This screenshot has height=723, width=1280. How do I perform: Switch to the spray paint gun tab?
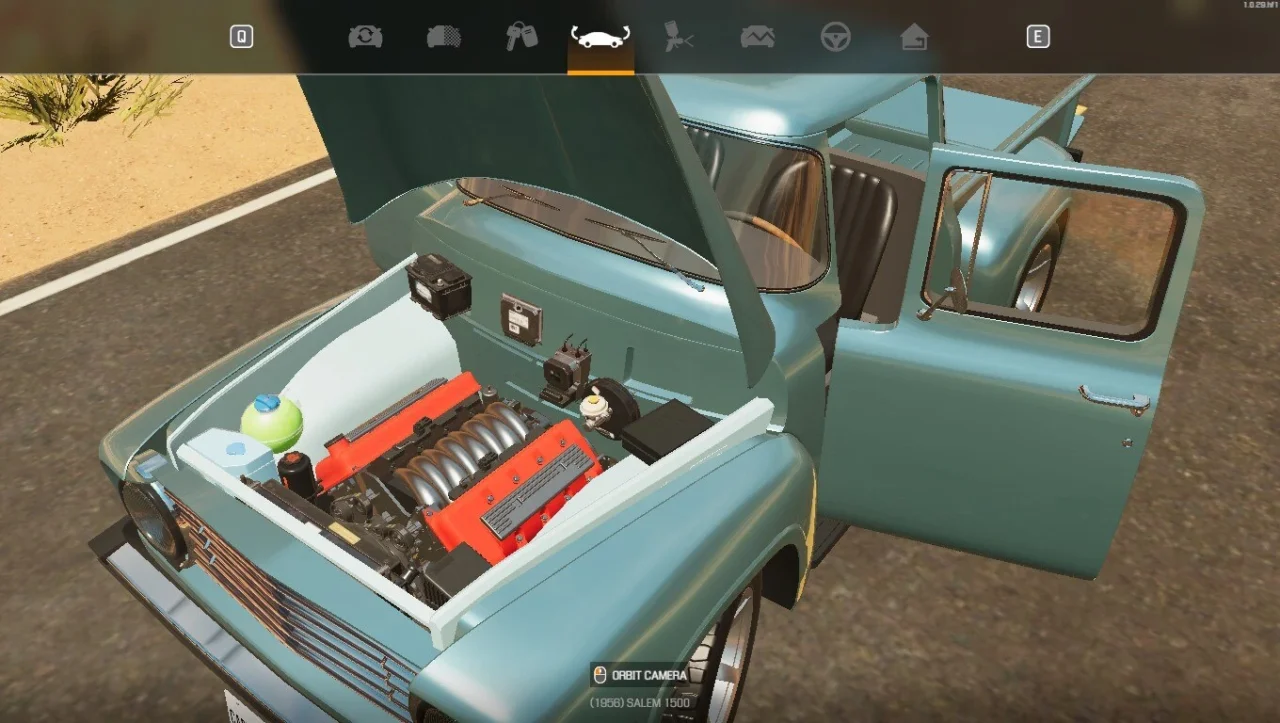click(679, 37)
